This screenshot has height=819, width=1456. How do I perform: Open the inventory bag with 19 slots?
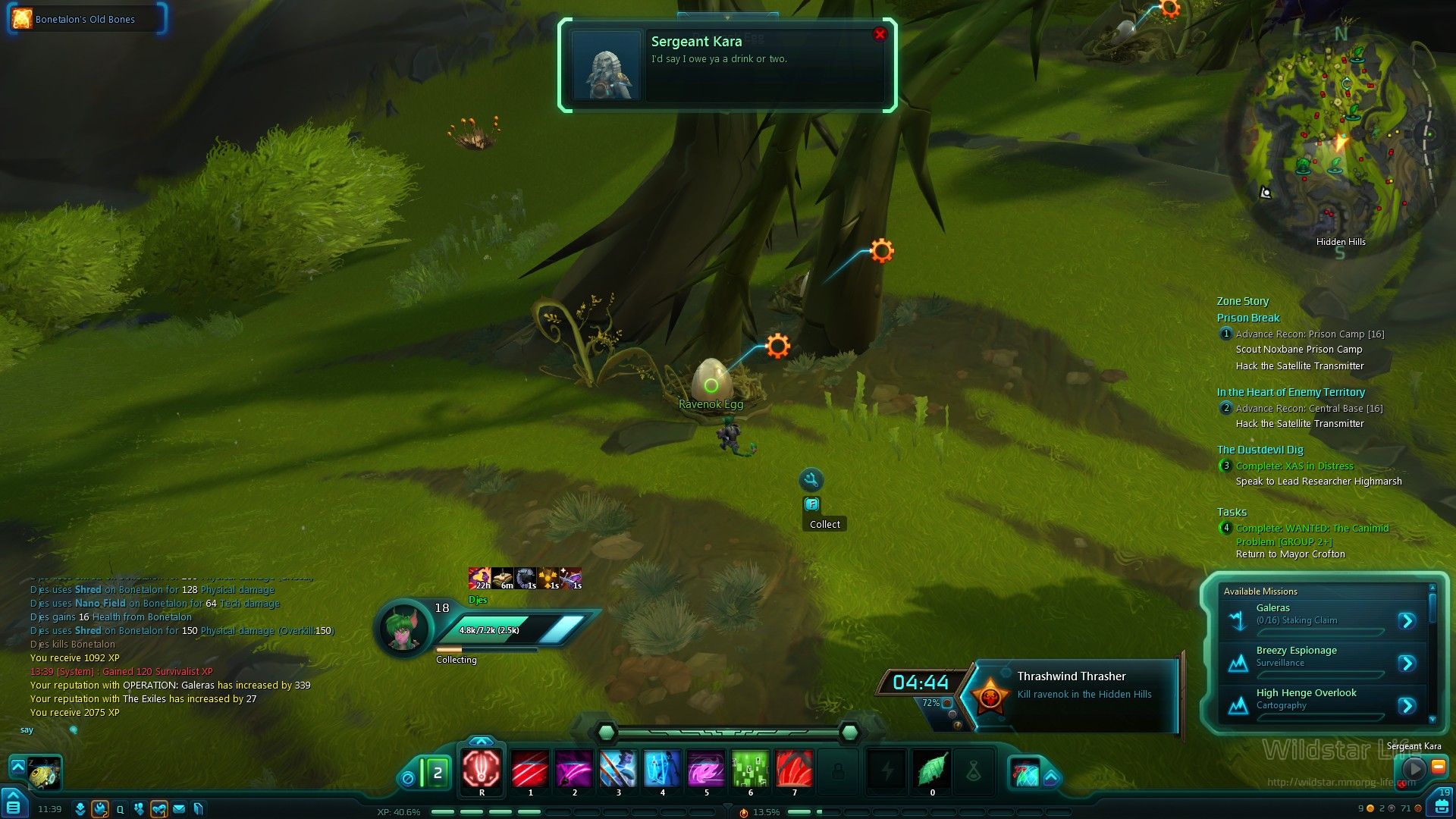(1441, 804)
